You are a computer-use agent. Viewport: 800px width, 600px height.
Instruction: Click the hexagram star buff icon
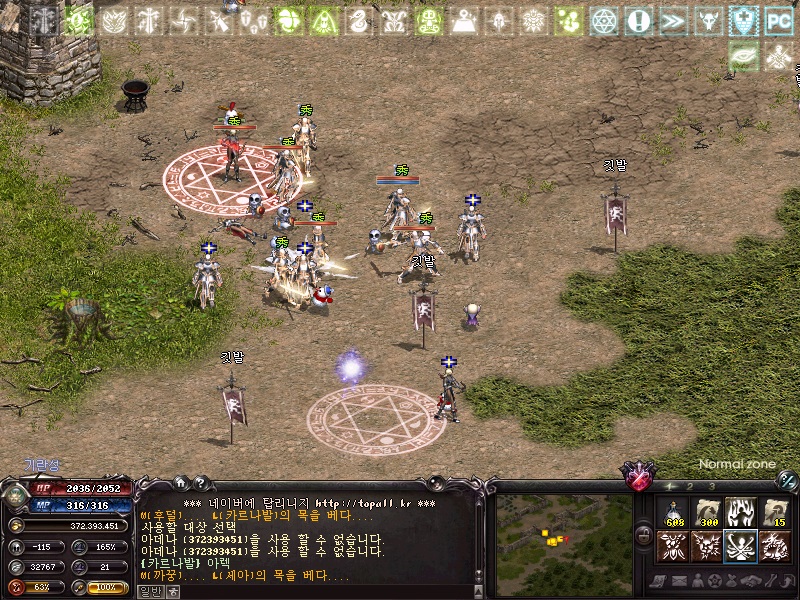click(604, 20)
